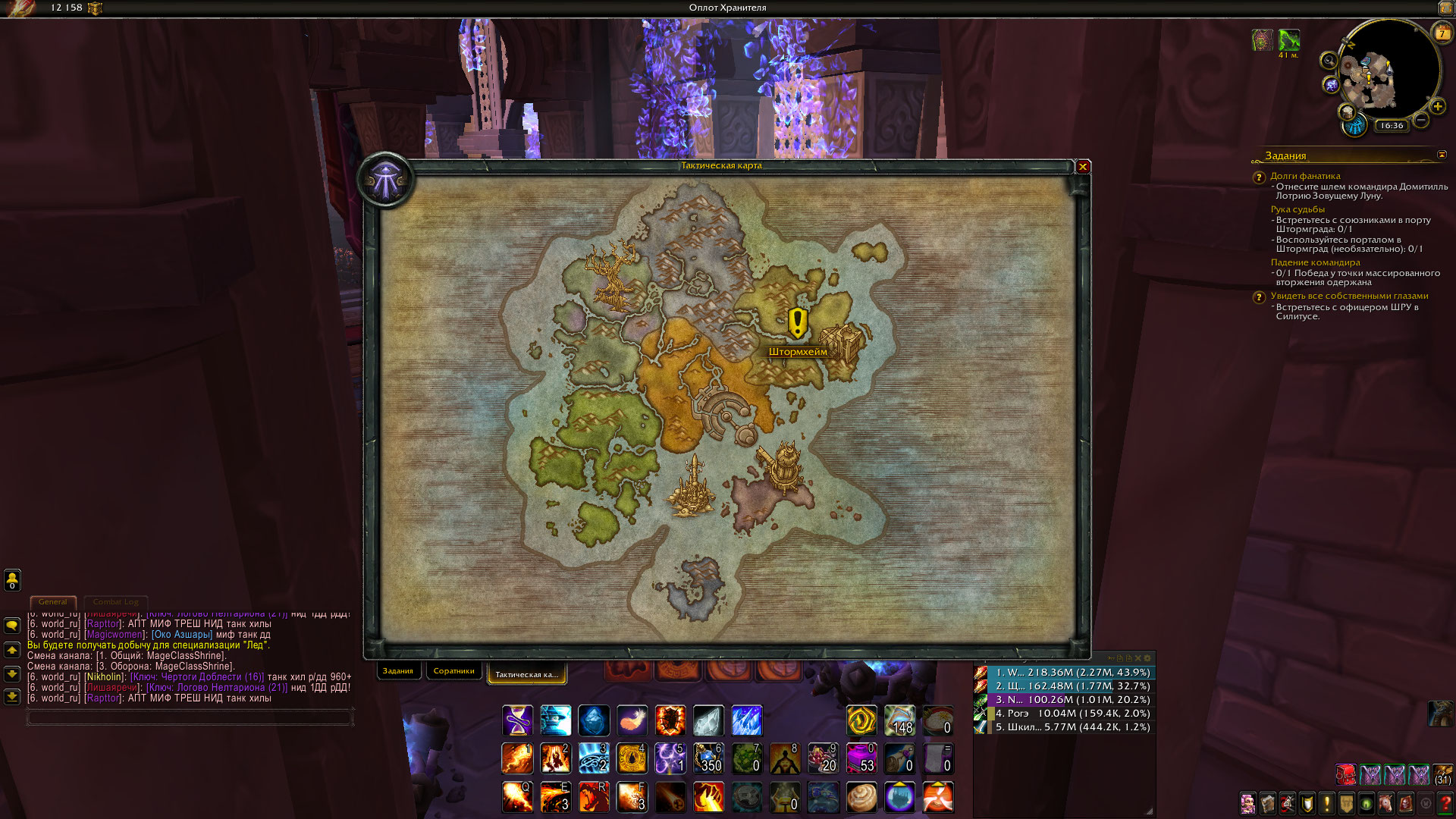Open the red backpack bag slot
The width and height of the screenshot is (1456, 819).
(x=1346, y=775)
